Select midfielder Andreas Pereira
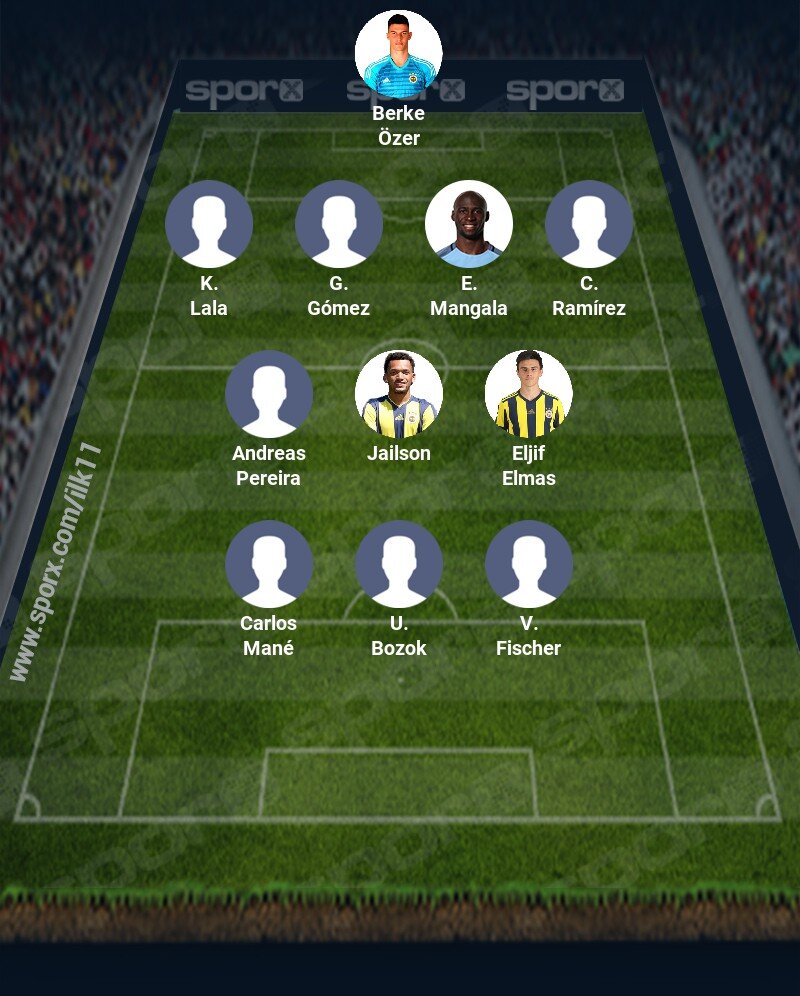 coord(269,394)
